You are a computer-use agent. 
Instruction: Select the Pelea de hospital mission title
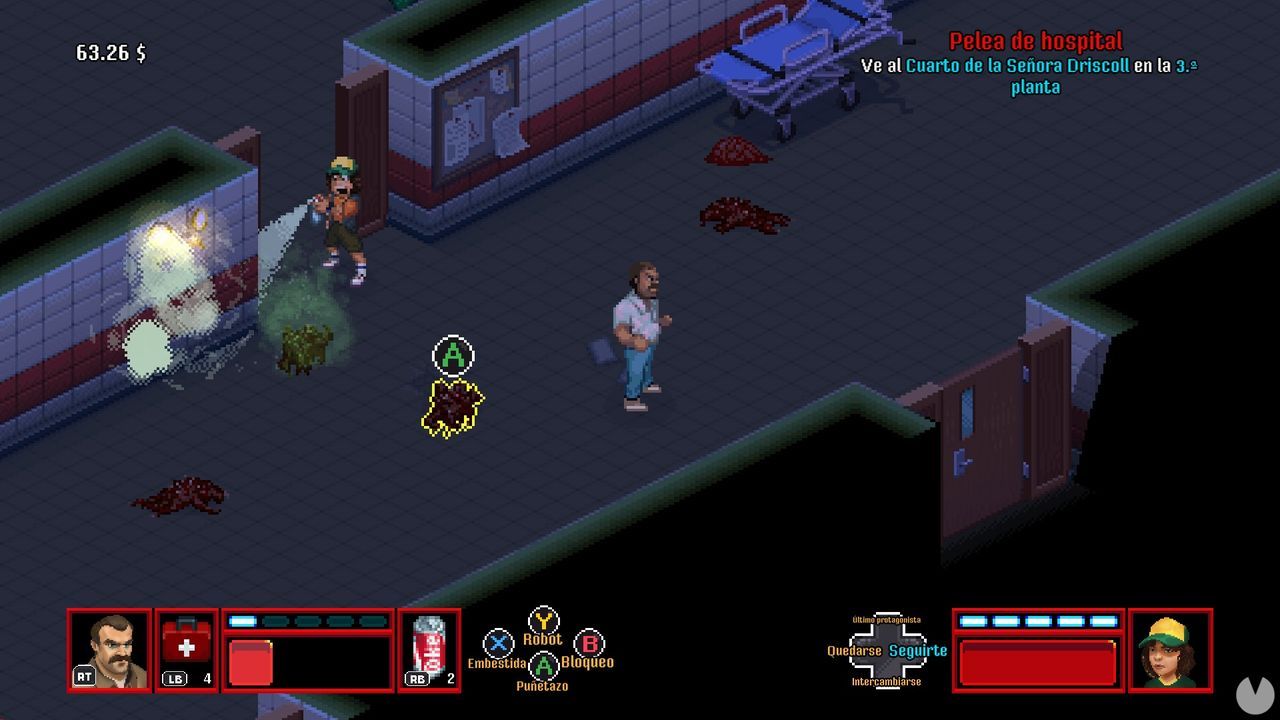coord(1036,42)
